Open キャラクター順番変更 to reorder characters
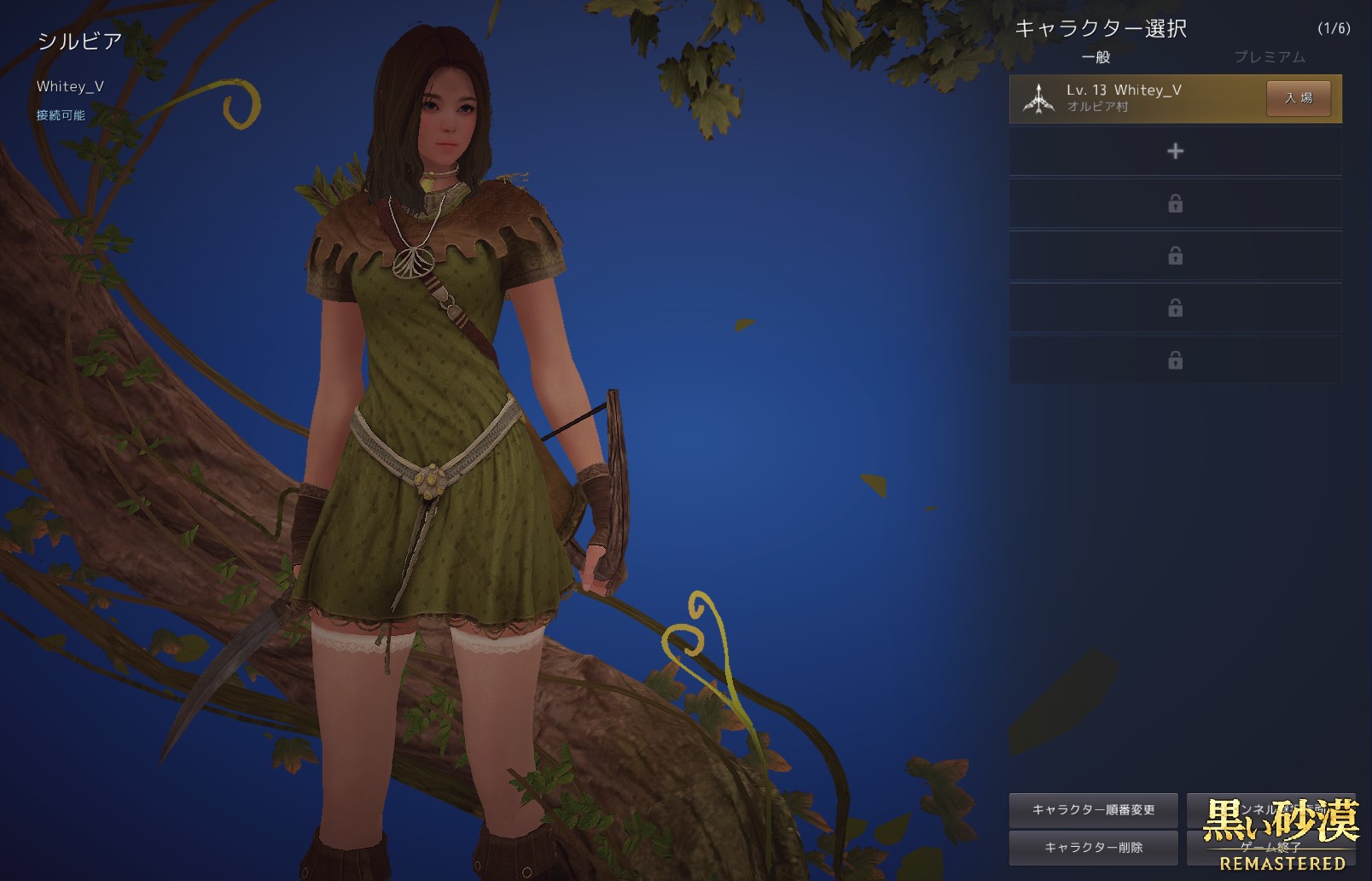 (x=1093, y=809)
